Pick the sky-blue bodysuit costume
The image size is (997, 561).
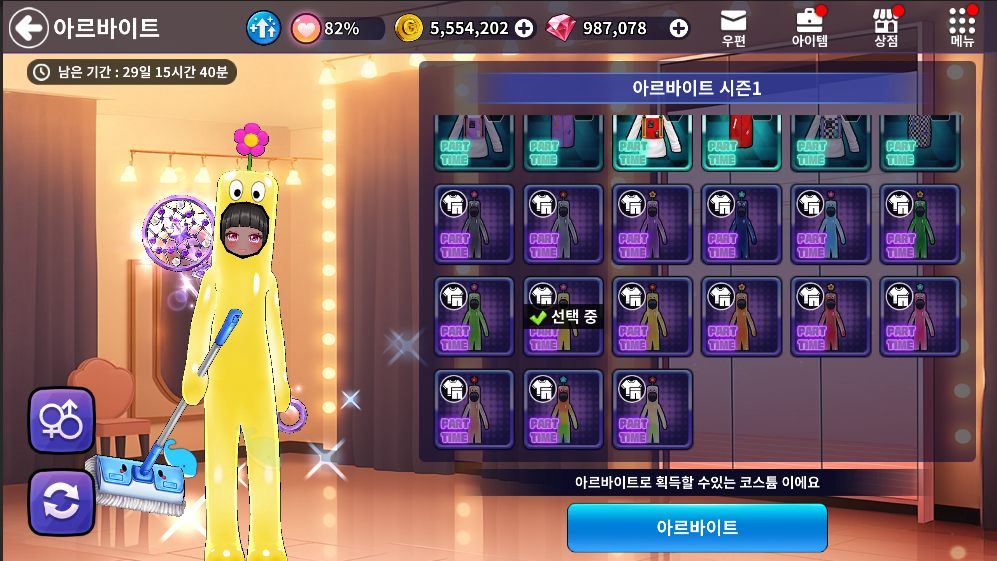[x=830, y=224]
